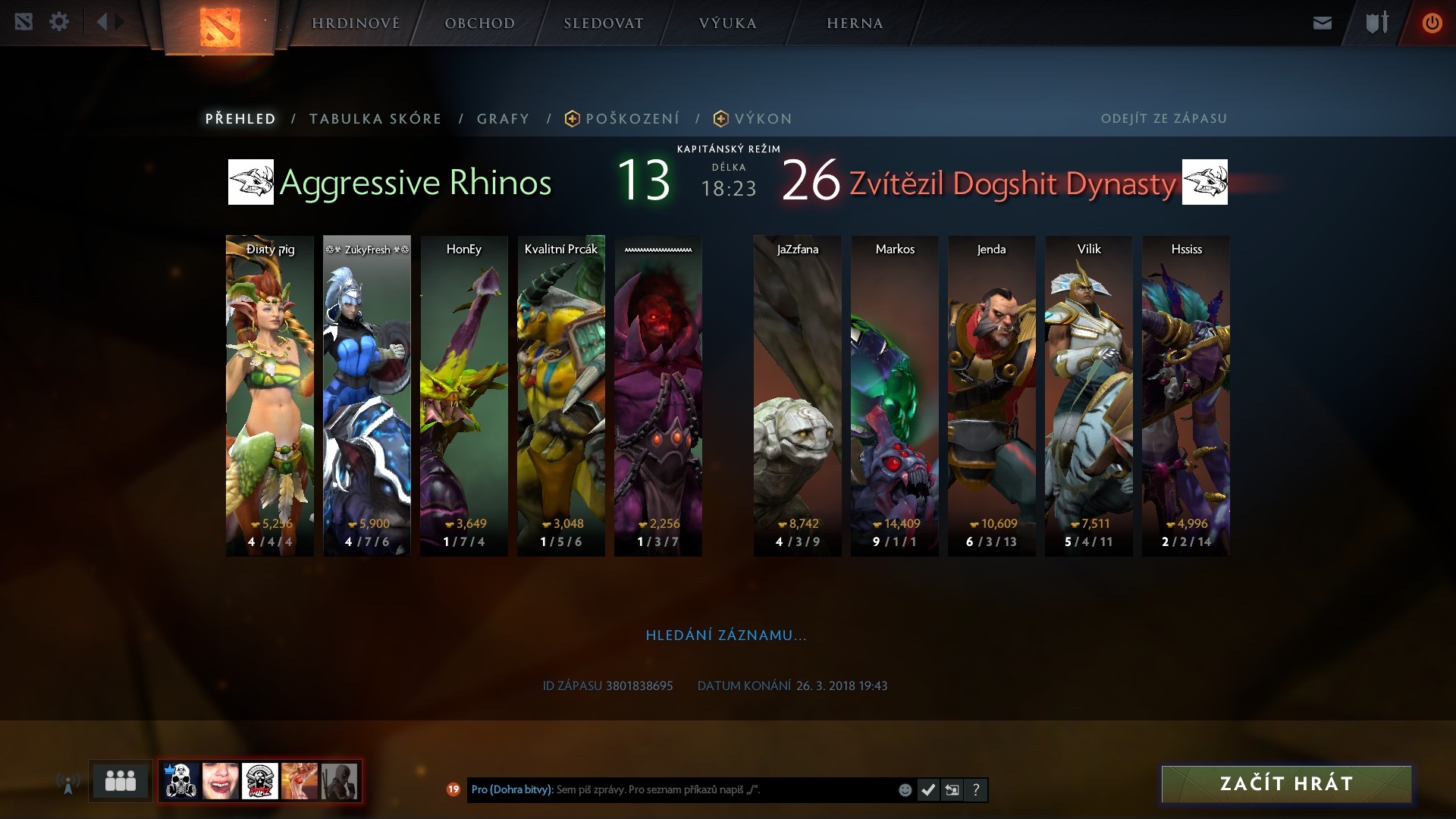
Task: Open the mail envelope icon
Action: (1323, 23)
